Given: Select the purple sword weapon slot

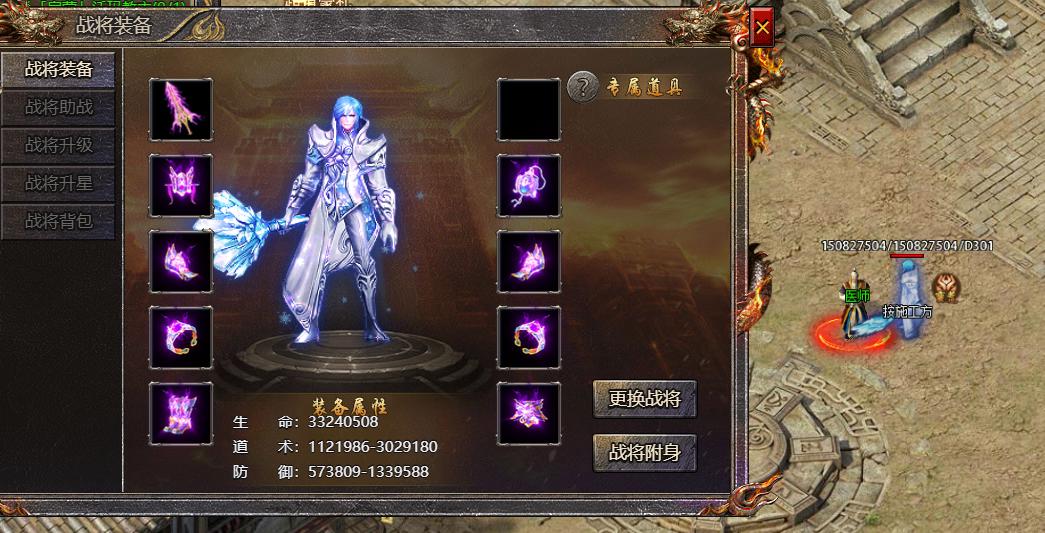Looking at the screenshot, I should point(181,109).
